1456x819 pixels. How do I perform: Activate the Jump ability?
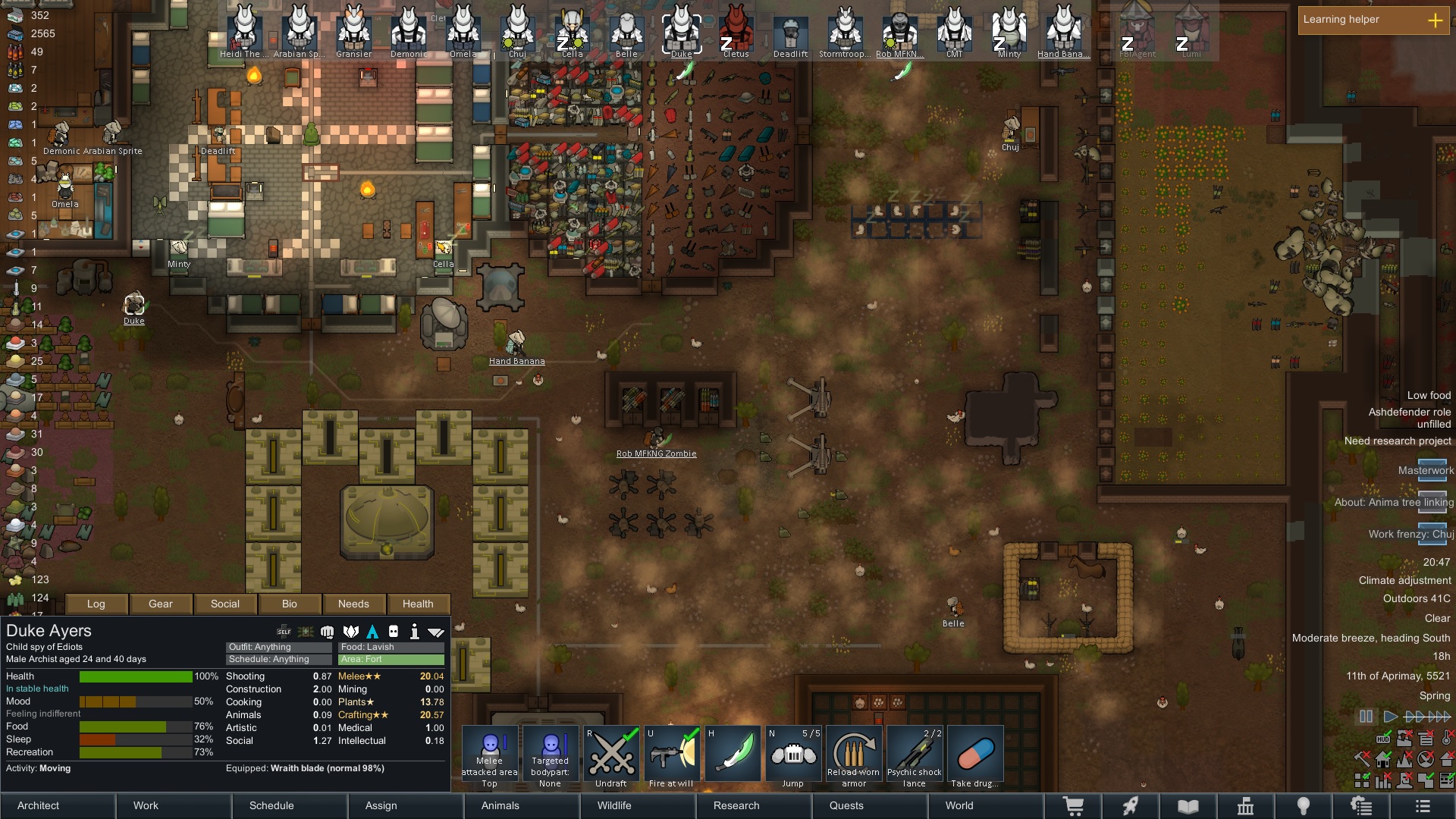793,756
